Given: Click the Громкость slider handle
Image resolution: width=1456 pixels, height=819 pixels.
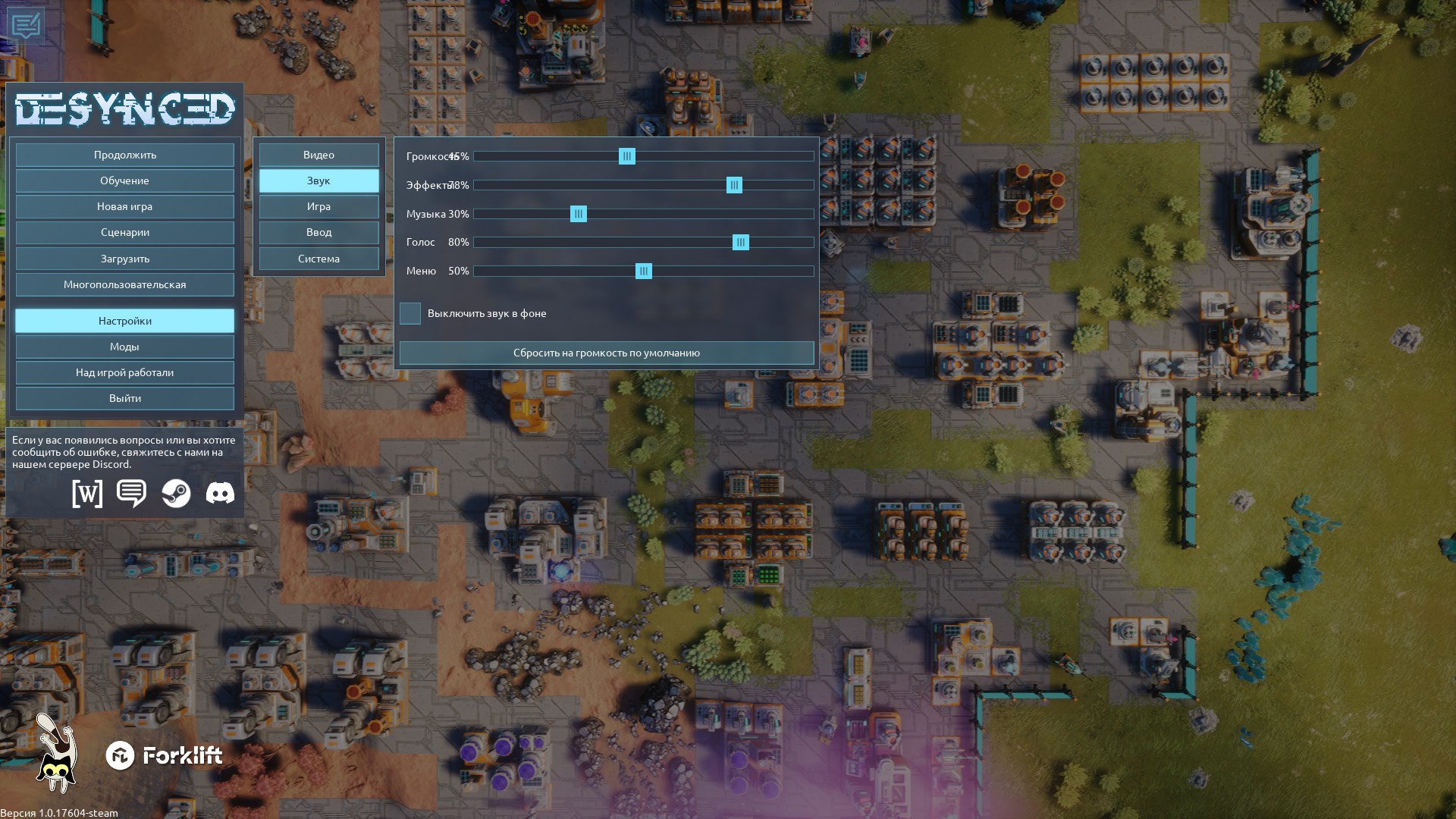Looking at the screenshot, I should tap(627, 156).
